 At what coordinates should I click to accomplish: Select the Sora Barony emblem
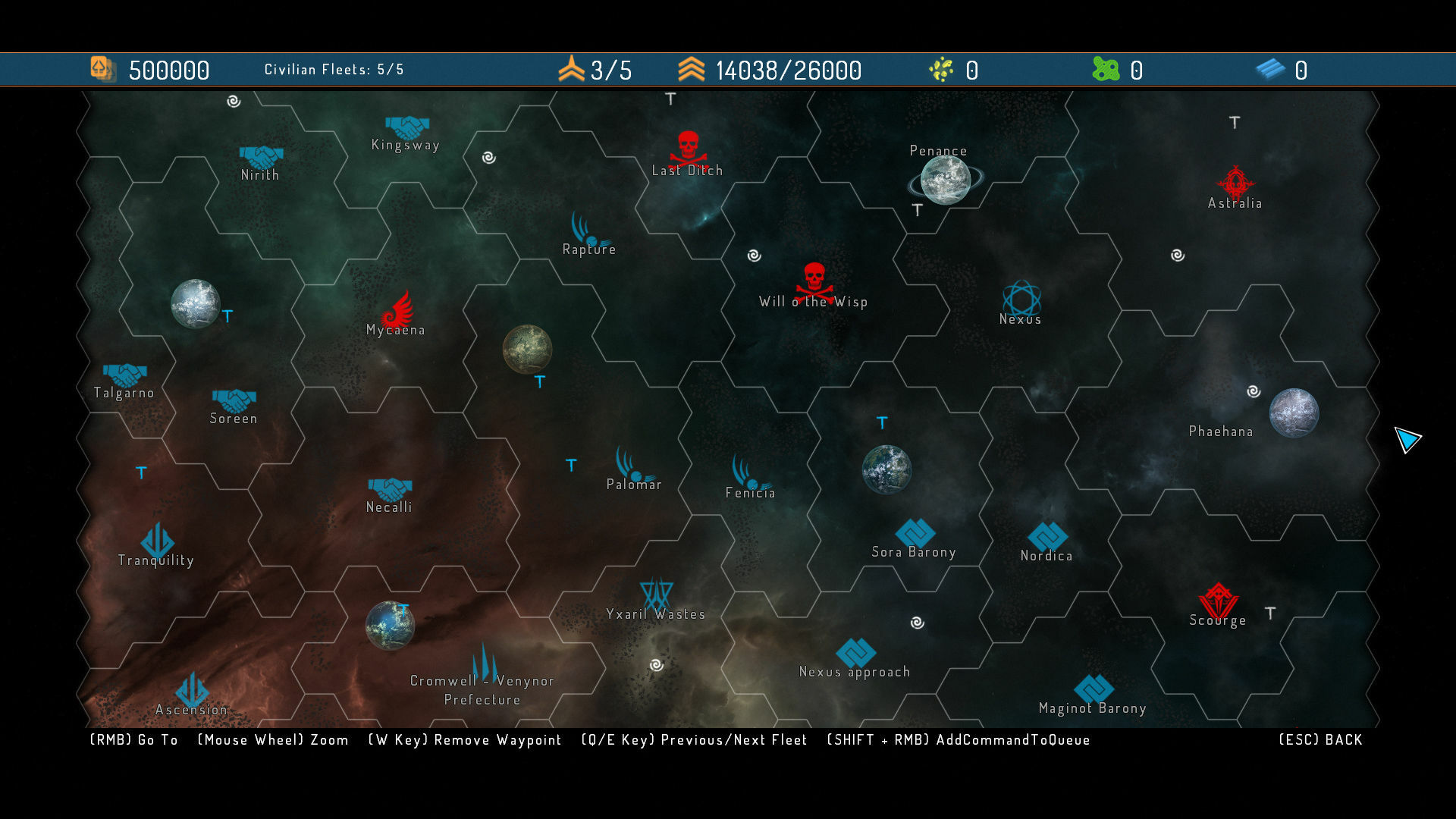point(914,532)
